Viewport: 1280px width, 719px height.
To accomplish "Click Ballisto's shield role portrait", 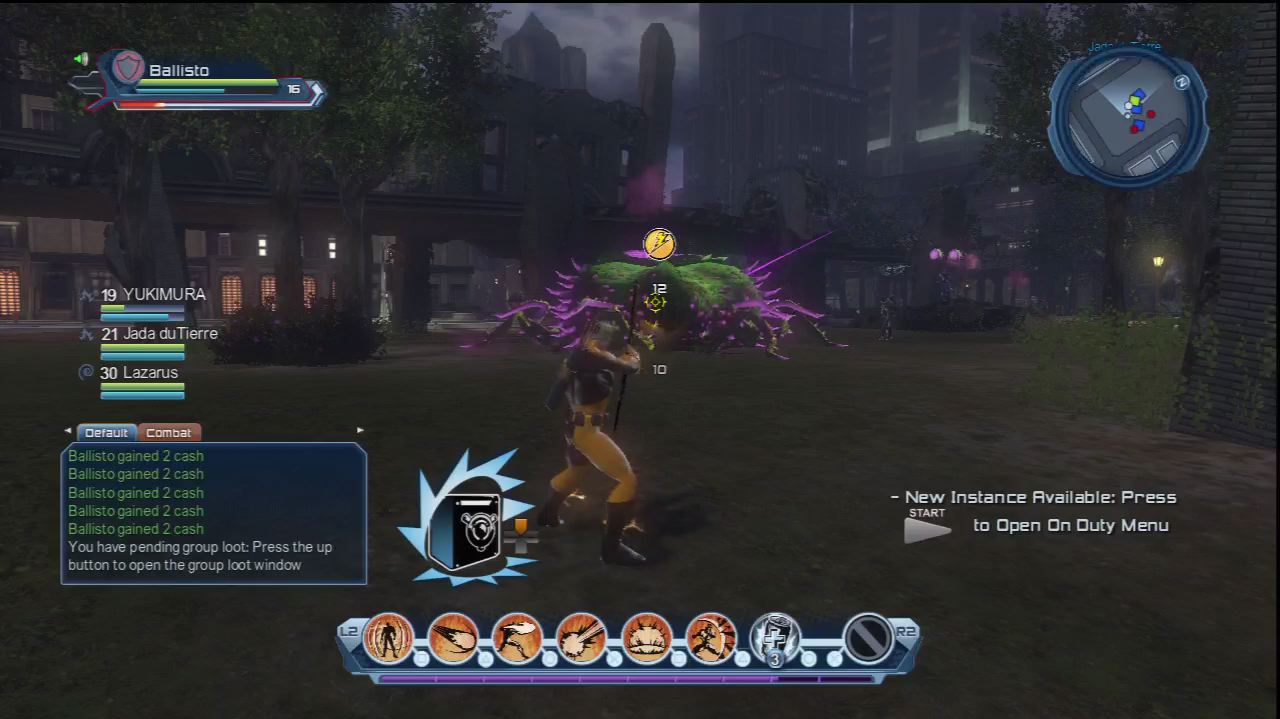I will (x=127, y=70).
